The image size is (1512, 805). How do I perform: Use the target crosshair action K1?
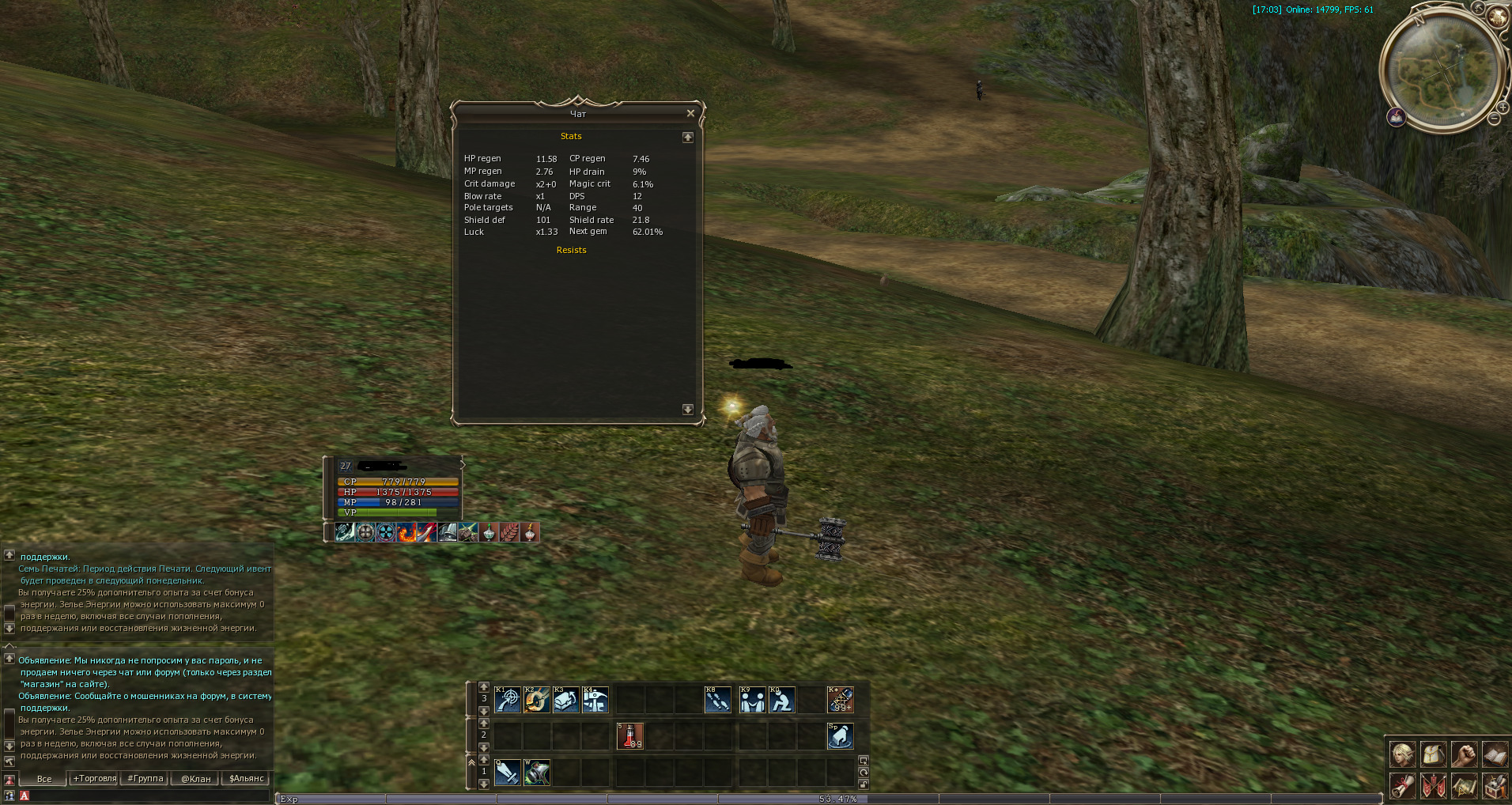pos(507,700)
